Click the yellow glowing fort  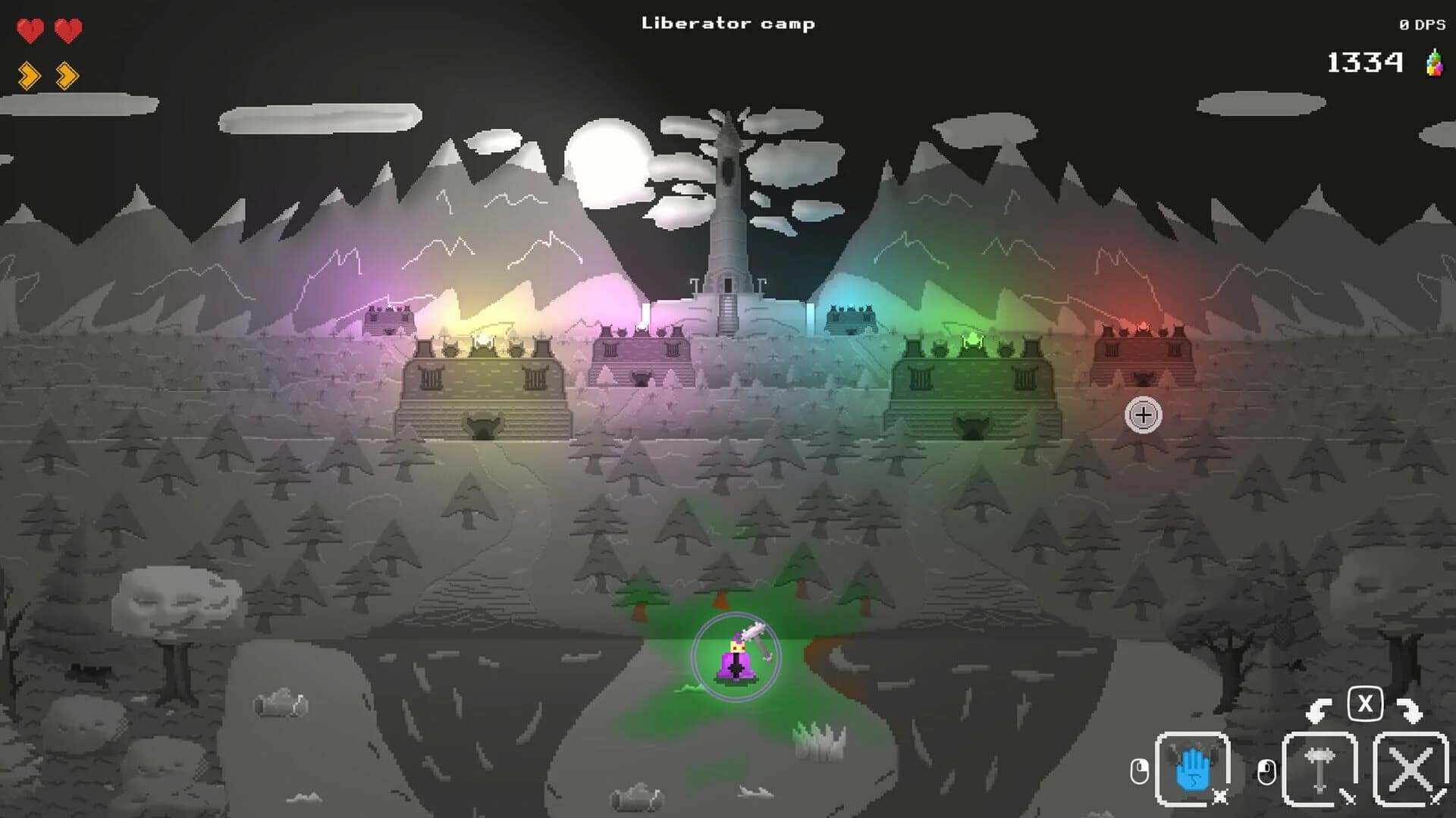[x=482, y=379]
